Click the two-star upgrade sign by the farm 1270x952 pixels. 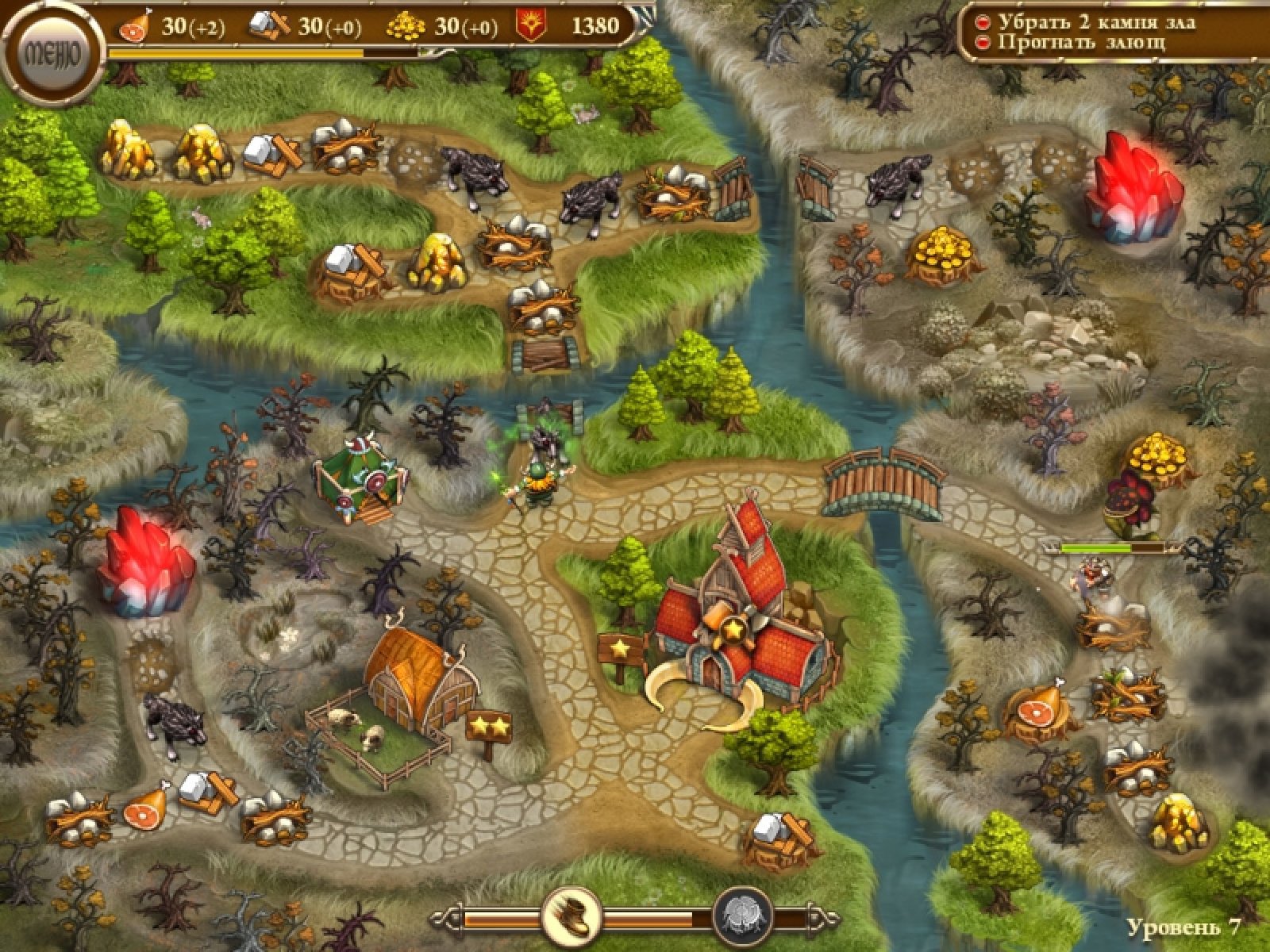pos(487,724)
